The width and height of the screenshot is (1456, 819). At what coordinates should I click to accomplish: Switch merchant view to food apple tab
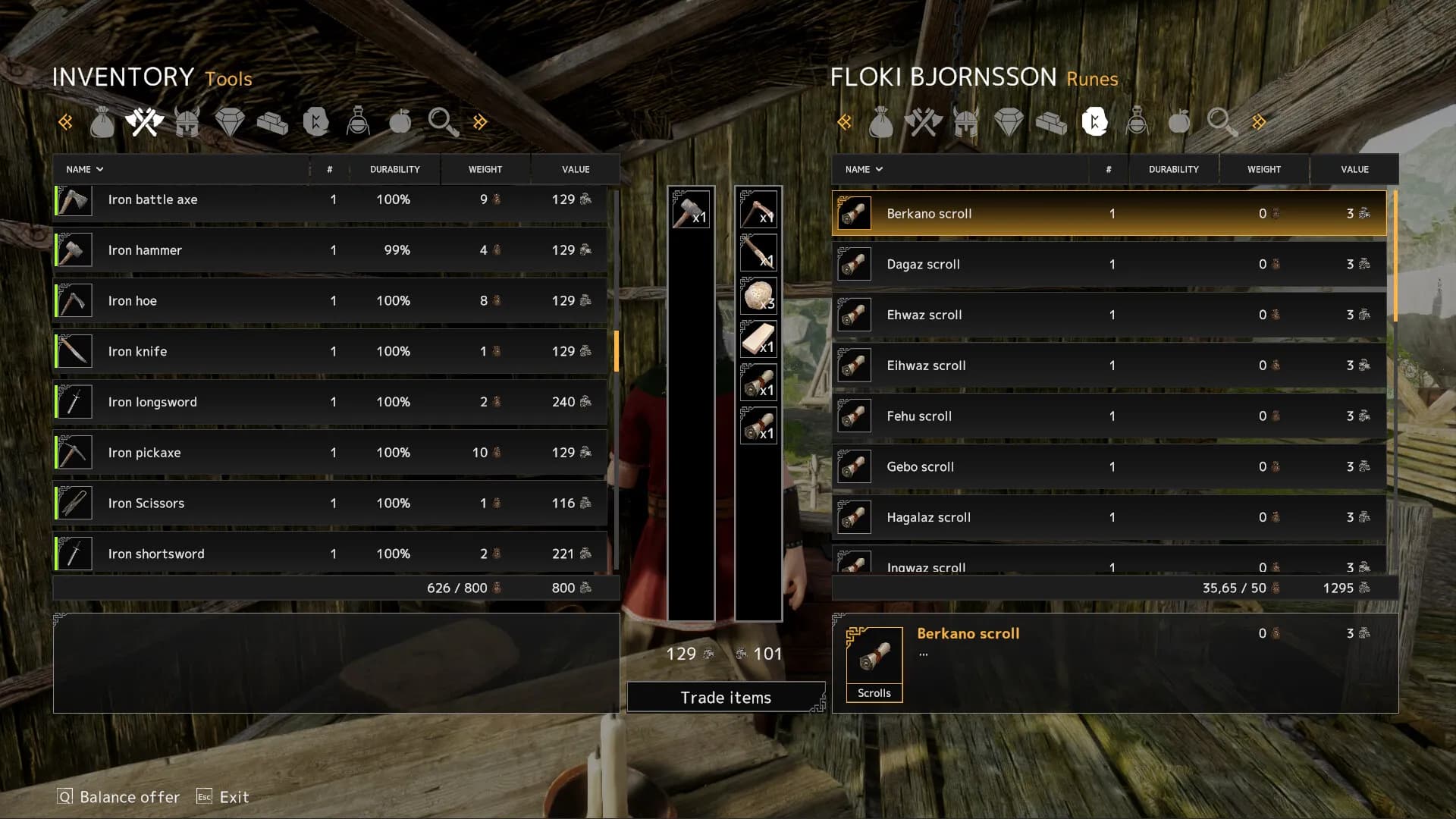coord(1179,122)
